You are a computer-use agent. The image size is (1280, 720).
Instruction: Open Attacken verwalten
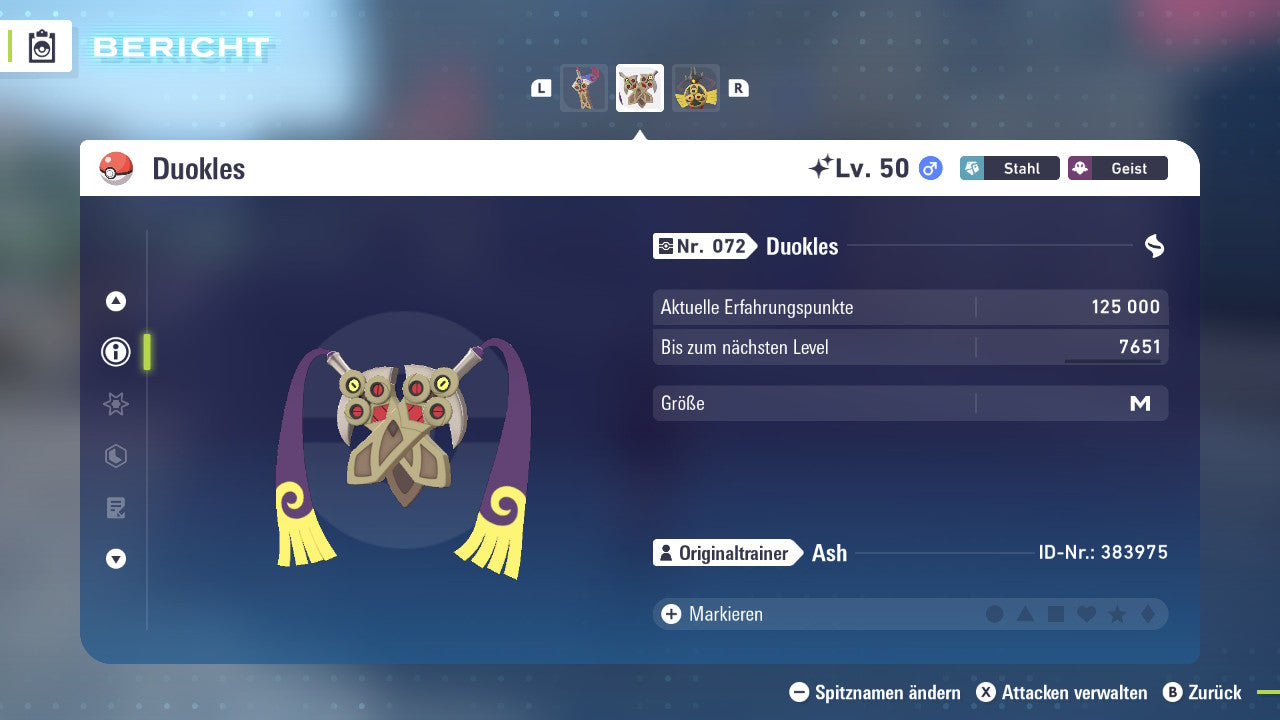point(1066,692)
